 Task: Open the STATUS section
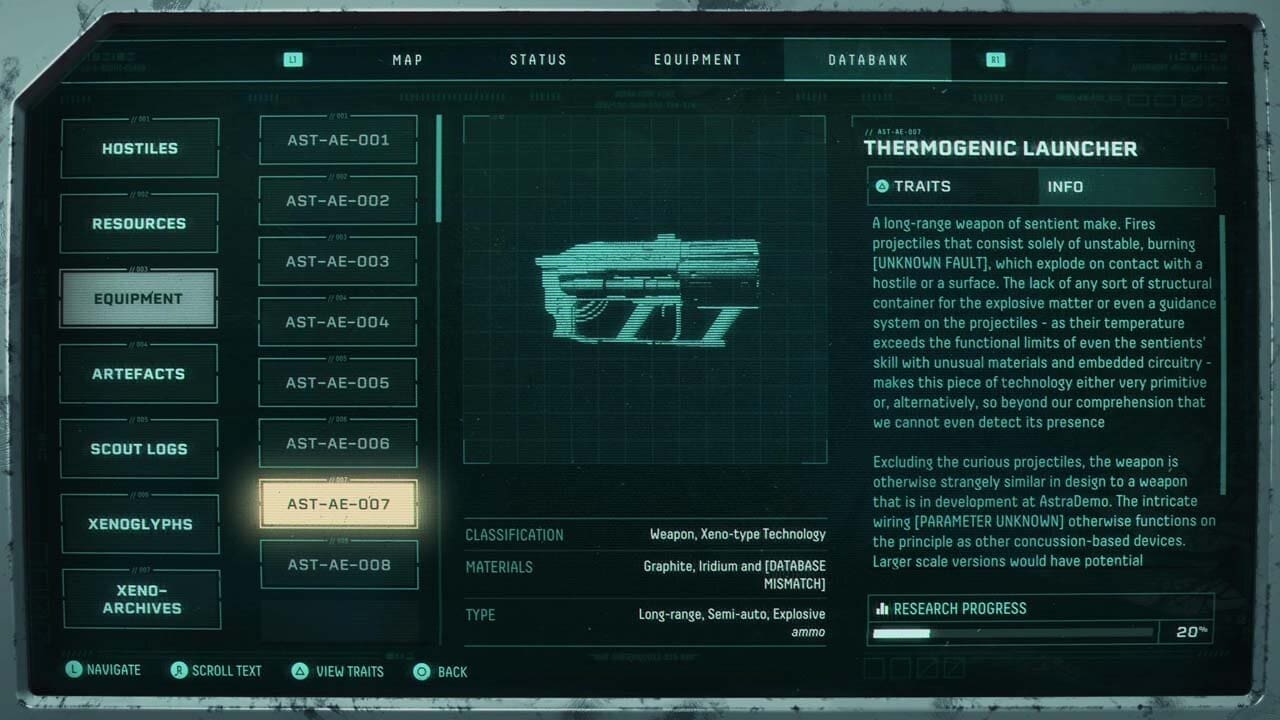pos(538,59)
